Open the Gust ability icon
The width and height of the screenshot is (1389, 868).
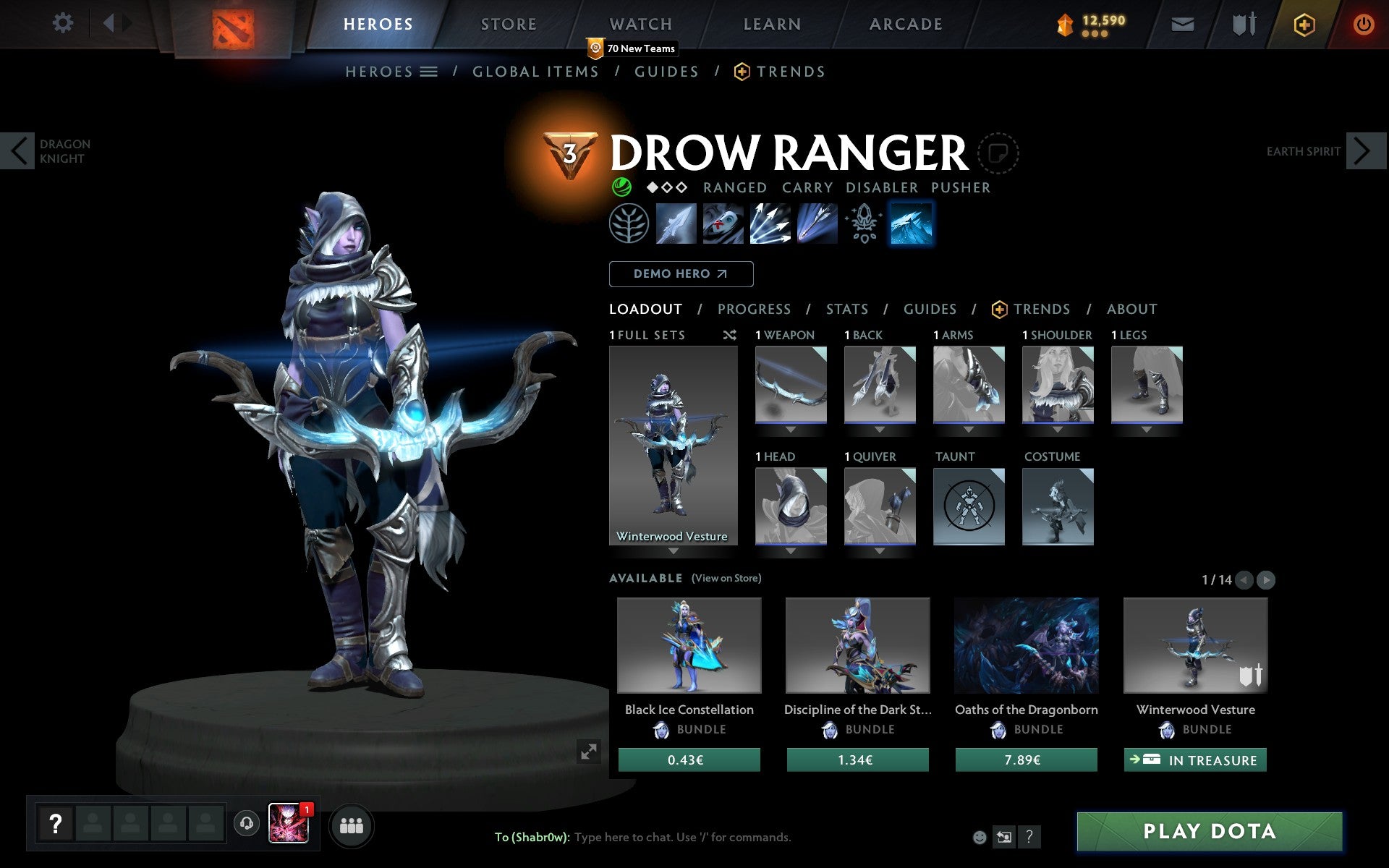pos(723,224)
